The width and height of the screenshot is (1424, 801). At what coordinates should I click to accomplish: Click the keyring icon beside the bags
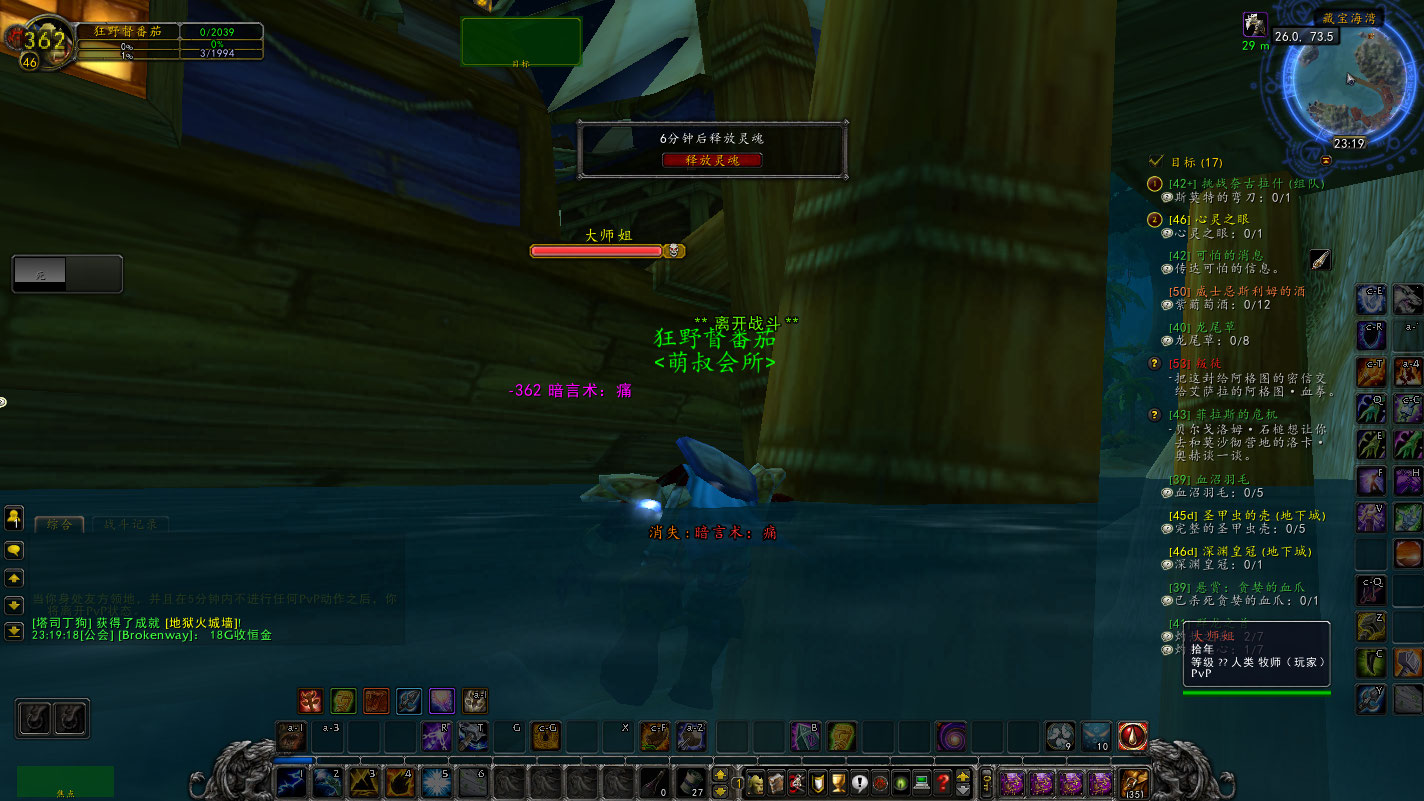[x=987, y=783]
